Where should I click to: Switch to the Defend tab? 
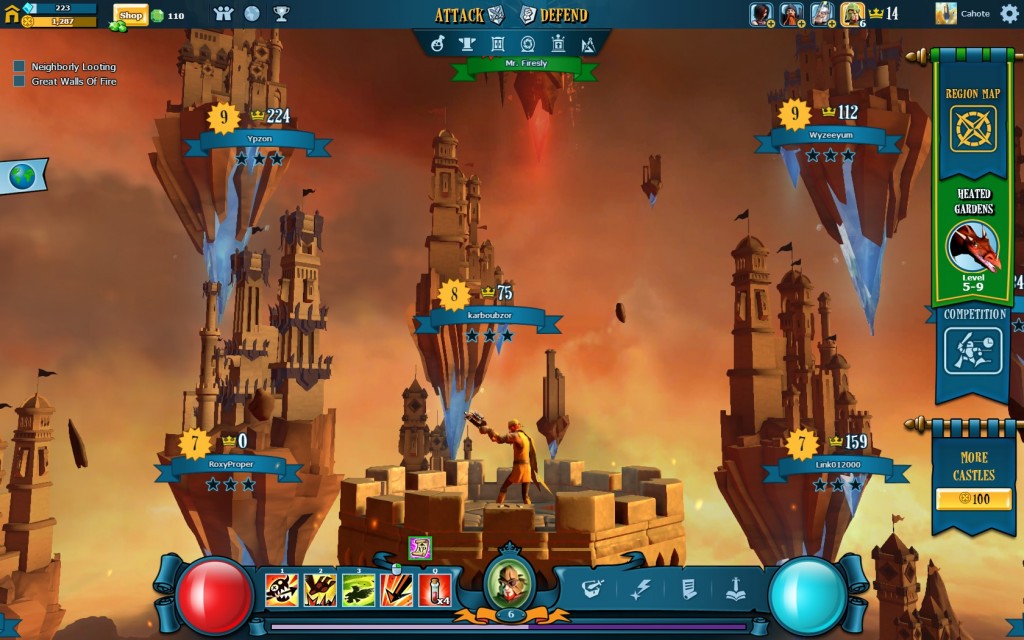pos(554,15)
